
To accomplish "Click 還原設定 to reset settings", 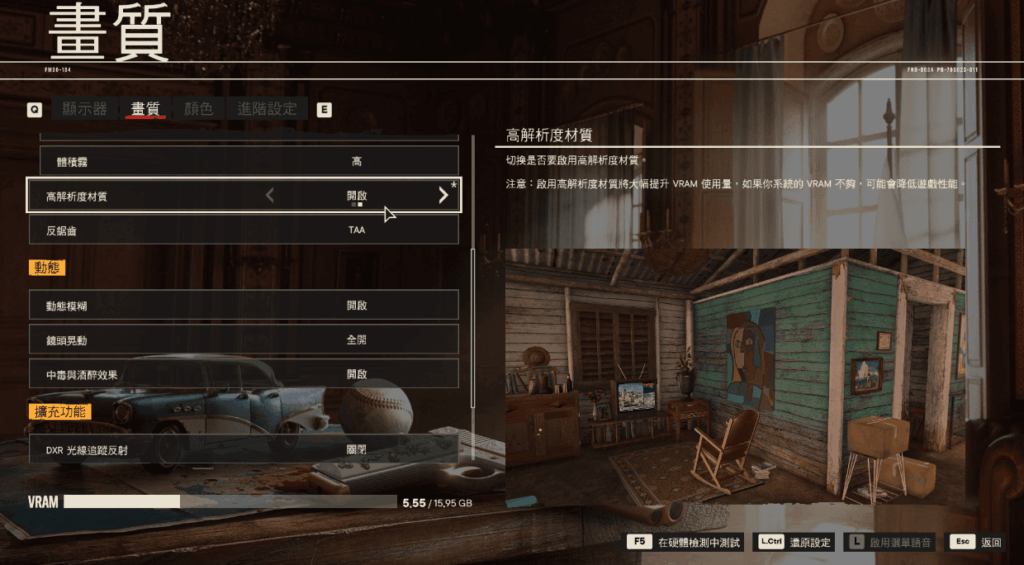I will click(796, 542).
